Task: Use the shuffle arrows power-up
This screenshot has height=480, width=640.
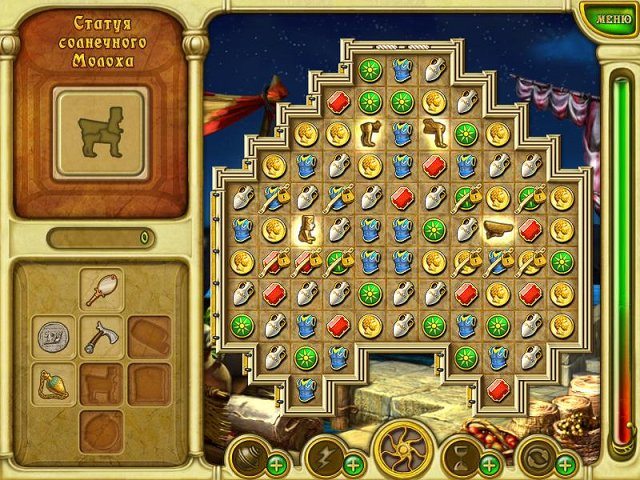Action: point(536,456)
